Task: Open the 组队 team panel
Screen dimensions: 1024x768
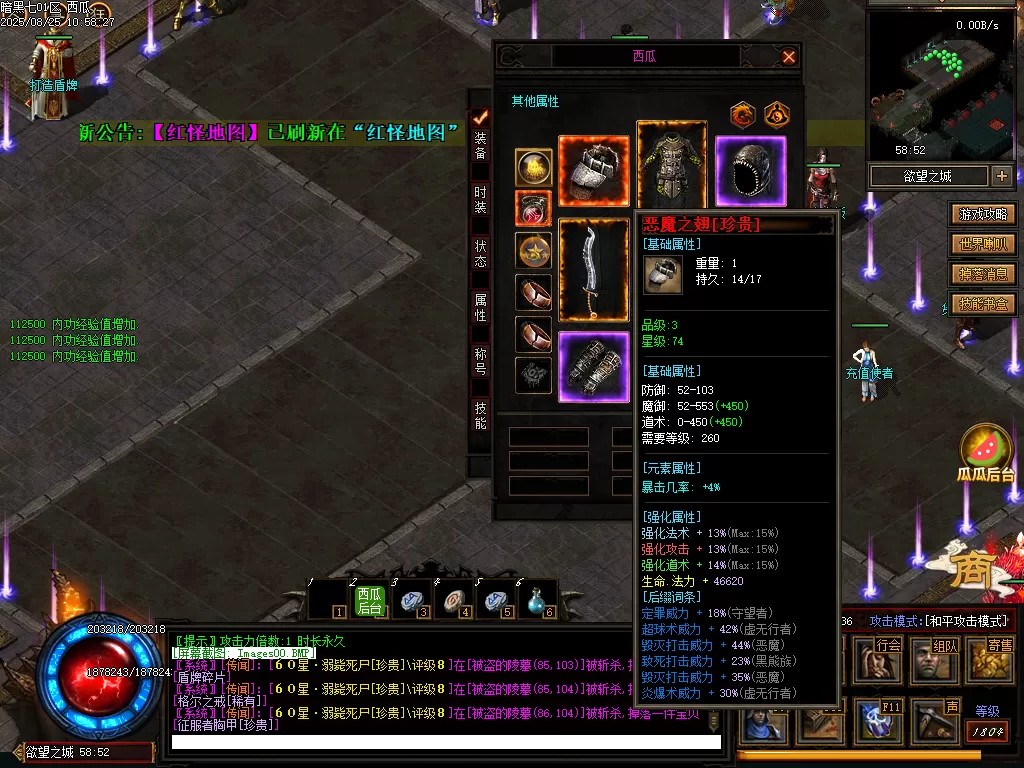Action: pyautogui.click(x=945, y=657)
